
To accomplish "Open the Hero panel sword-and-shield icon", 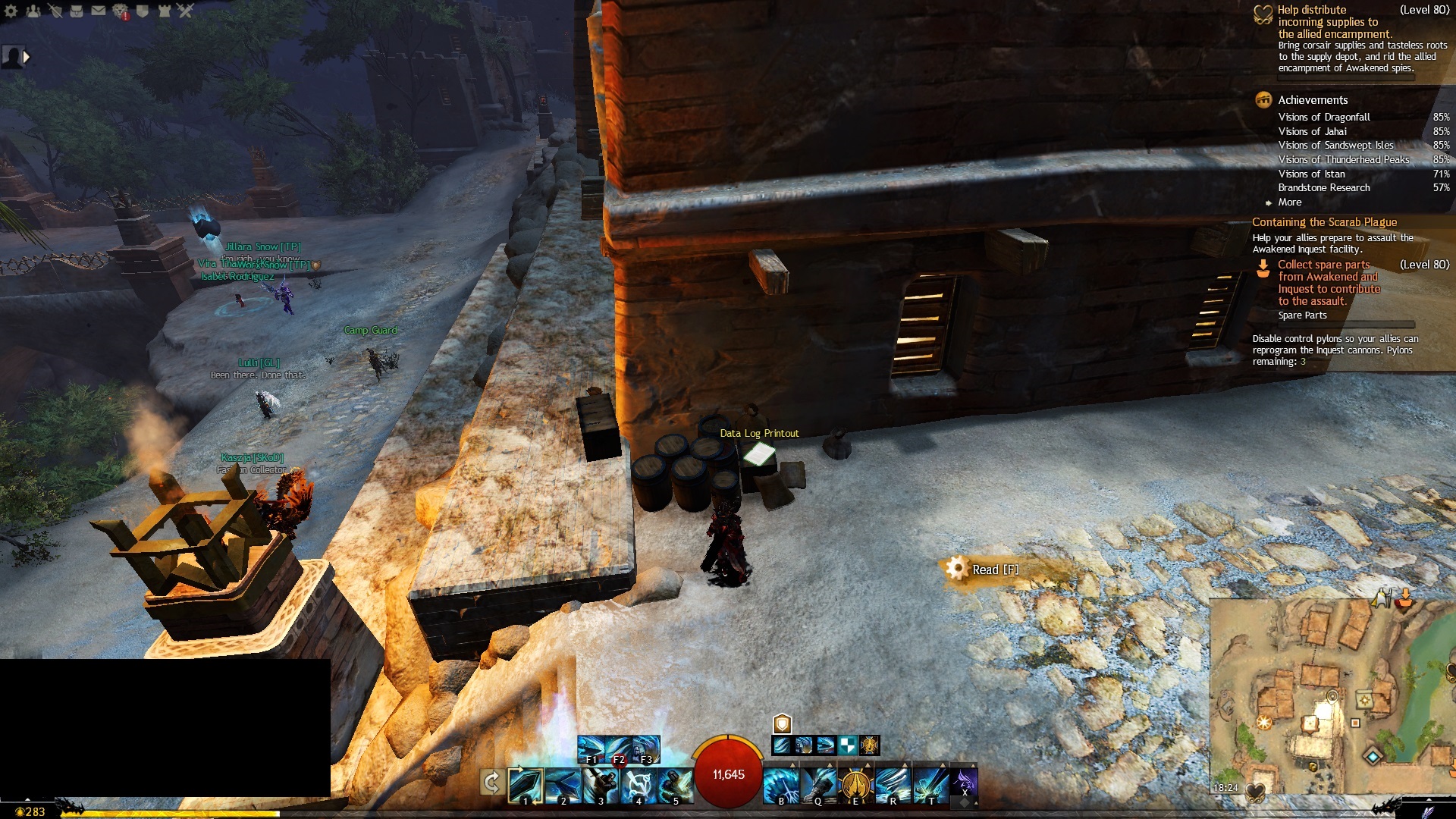I will pos(55,11).
